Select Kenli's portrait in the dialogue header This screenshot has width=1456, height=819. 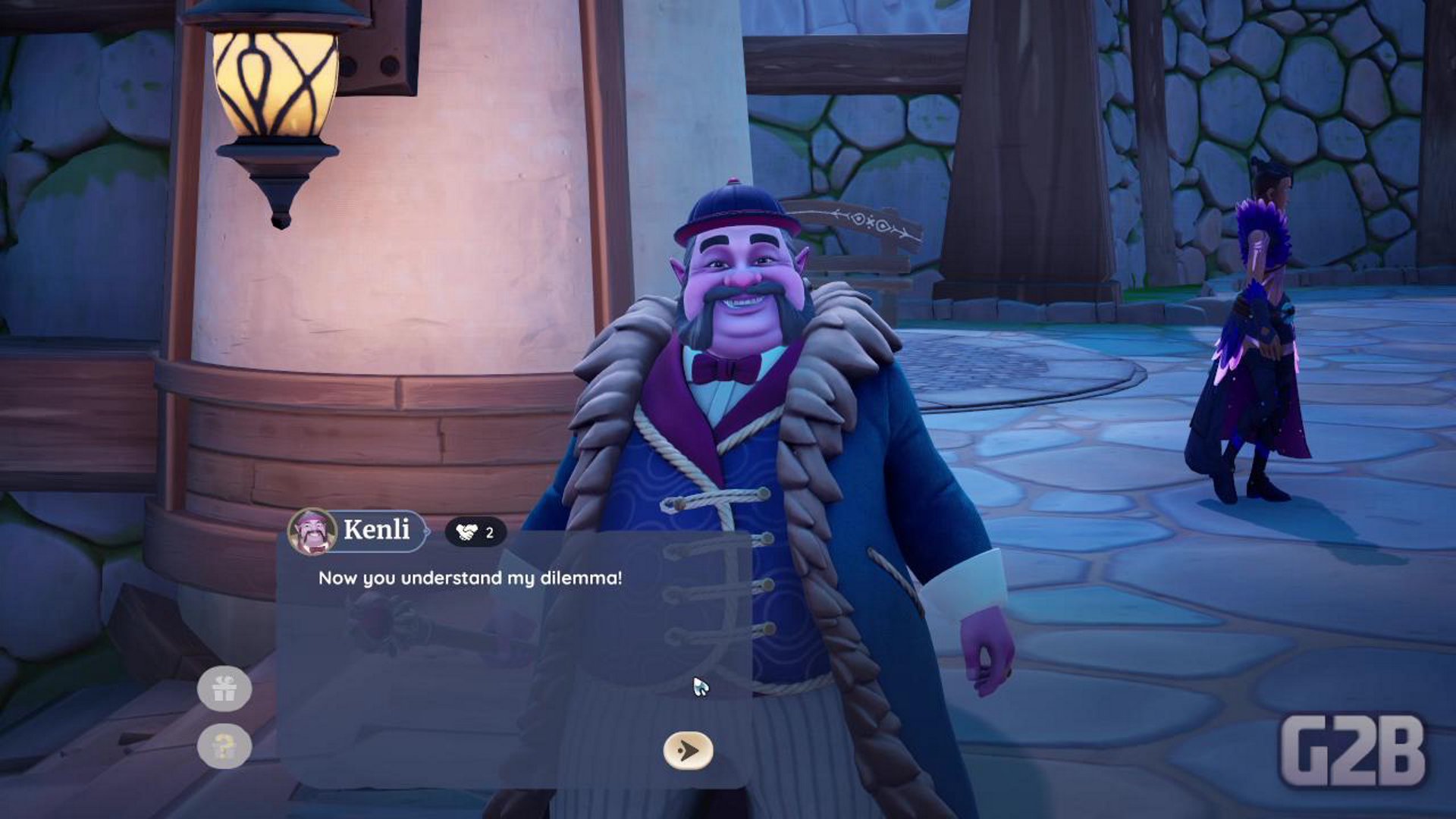tap(312, 531)
